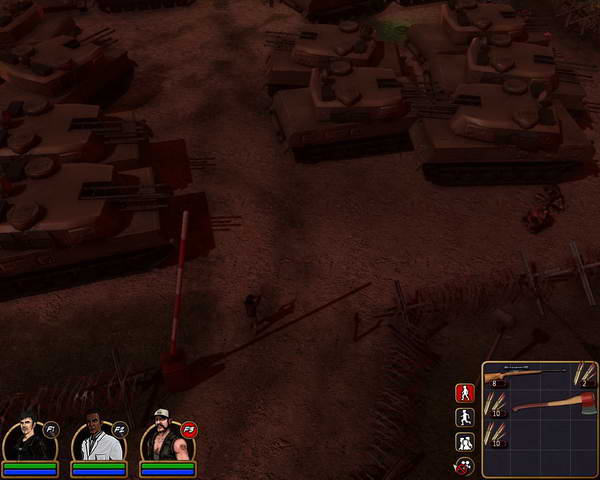The width and height of the screenshot is (600, 480).
Task: Click the crossed-out group icon
Action: (x=464, y=465)
